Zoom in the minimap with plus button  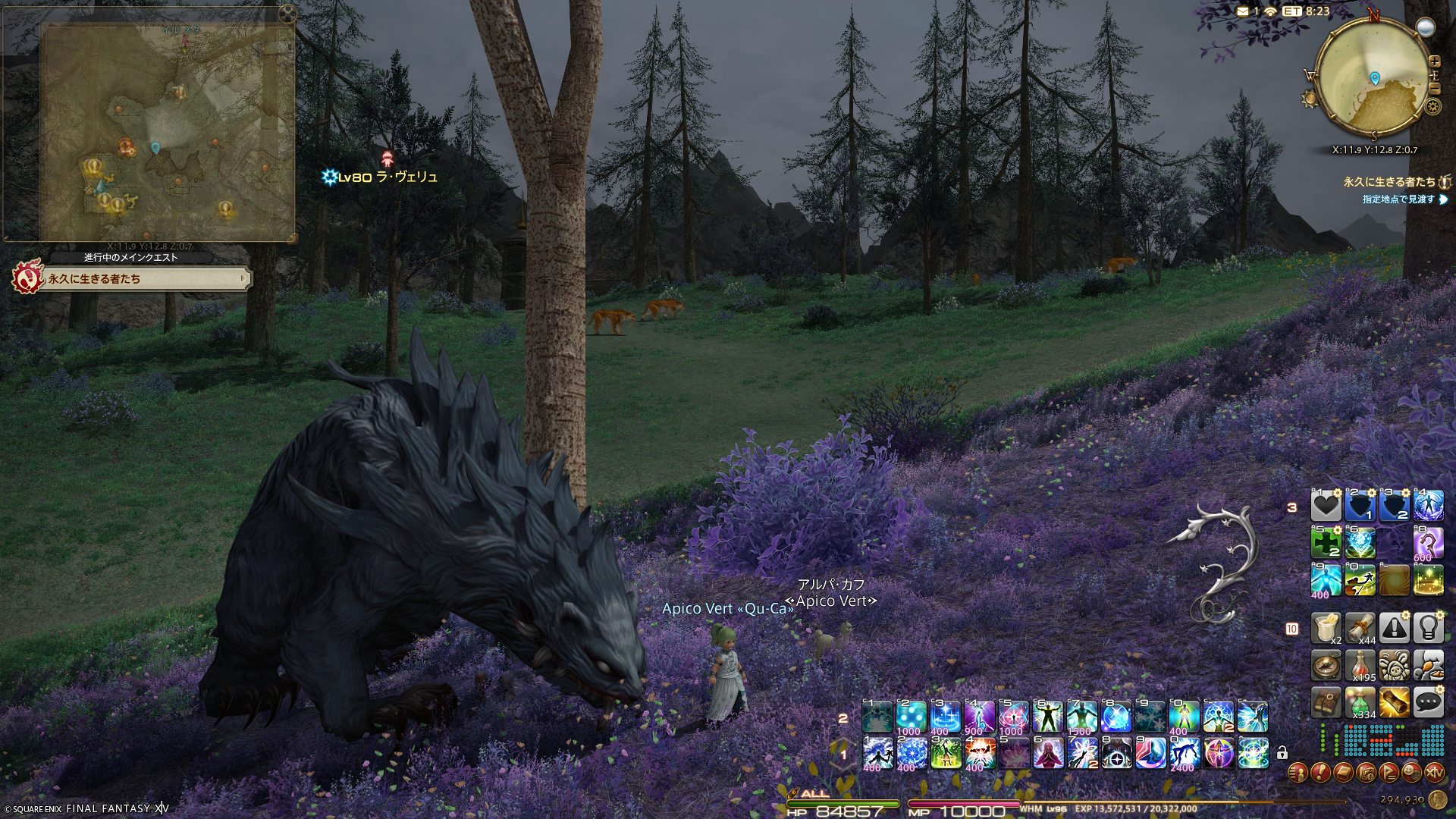tap(1434, 61)
